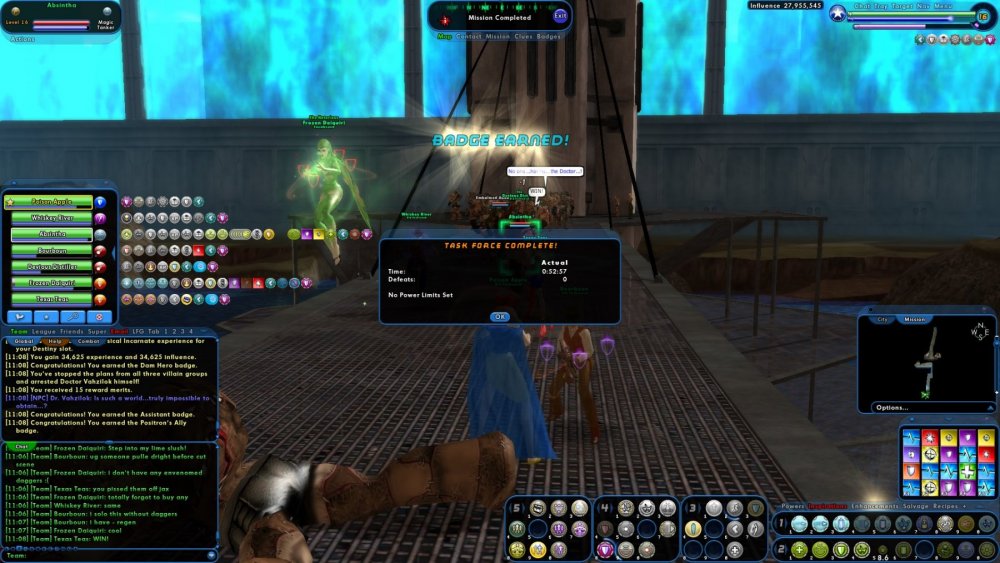Show the Clues tab

(x=523, y=36)
